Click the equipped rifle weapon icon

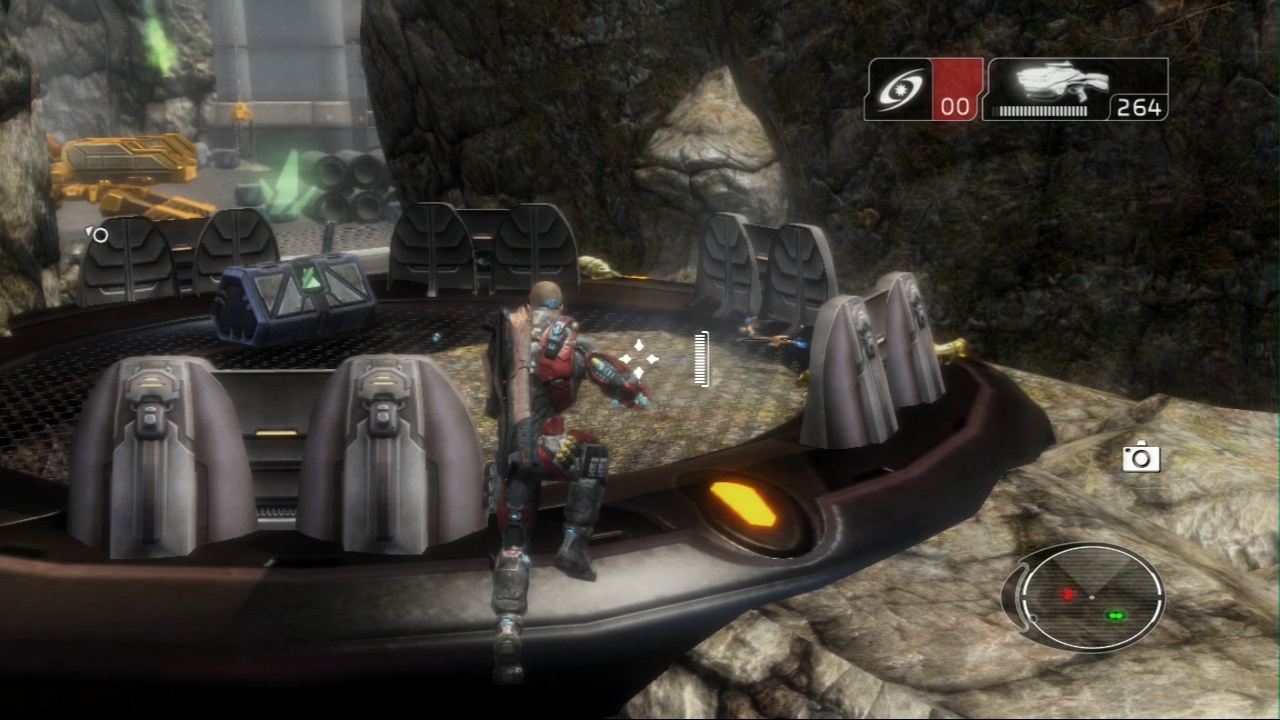pos(1060,83)
